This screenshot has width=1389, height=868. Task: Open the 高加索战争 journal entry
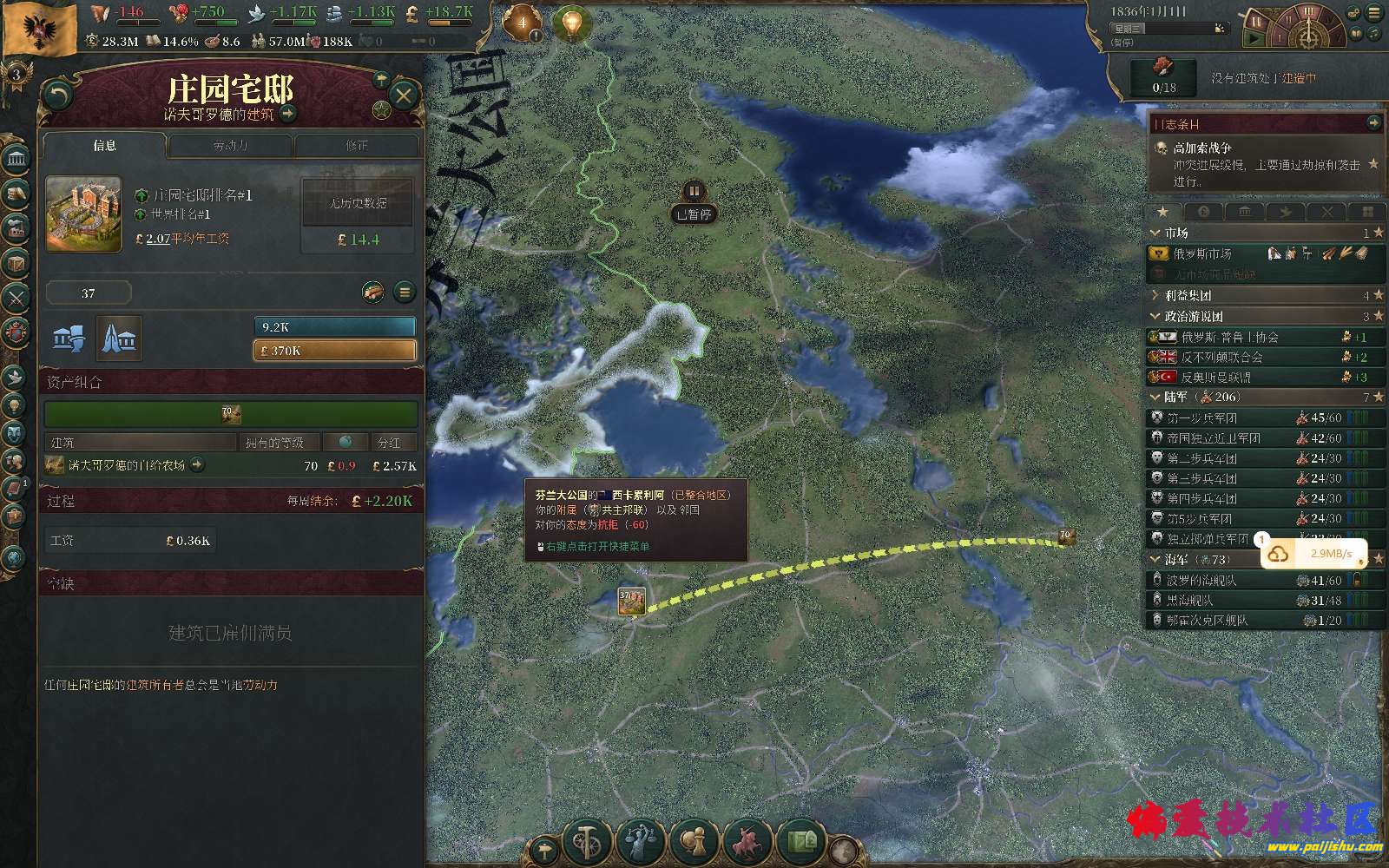pos(1202,148)
